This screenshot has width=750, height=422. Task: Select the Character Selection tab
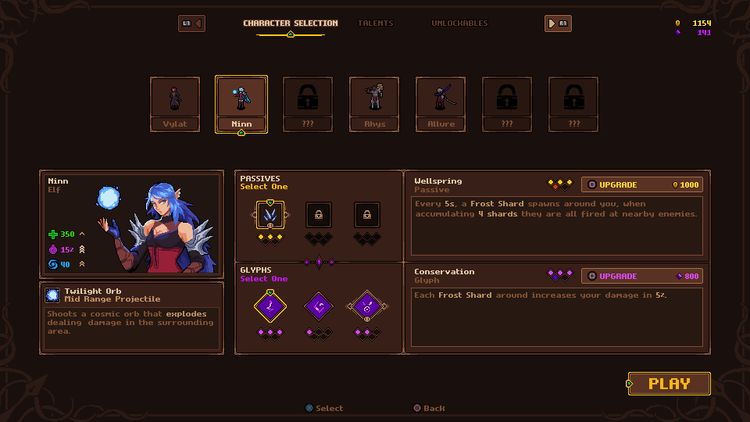click(x=290, y=23)
